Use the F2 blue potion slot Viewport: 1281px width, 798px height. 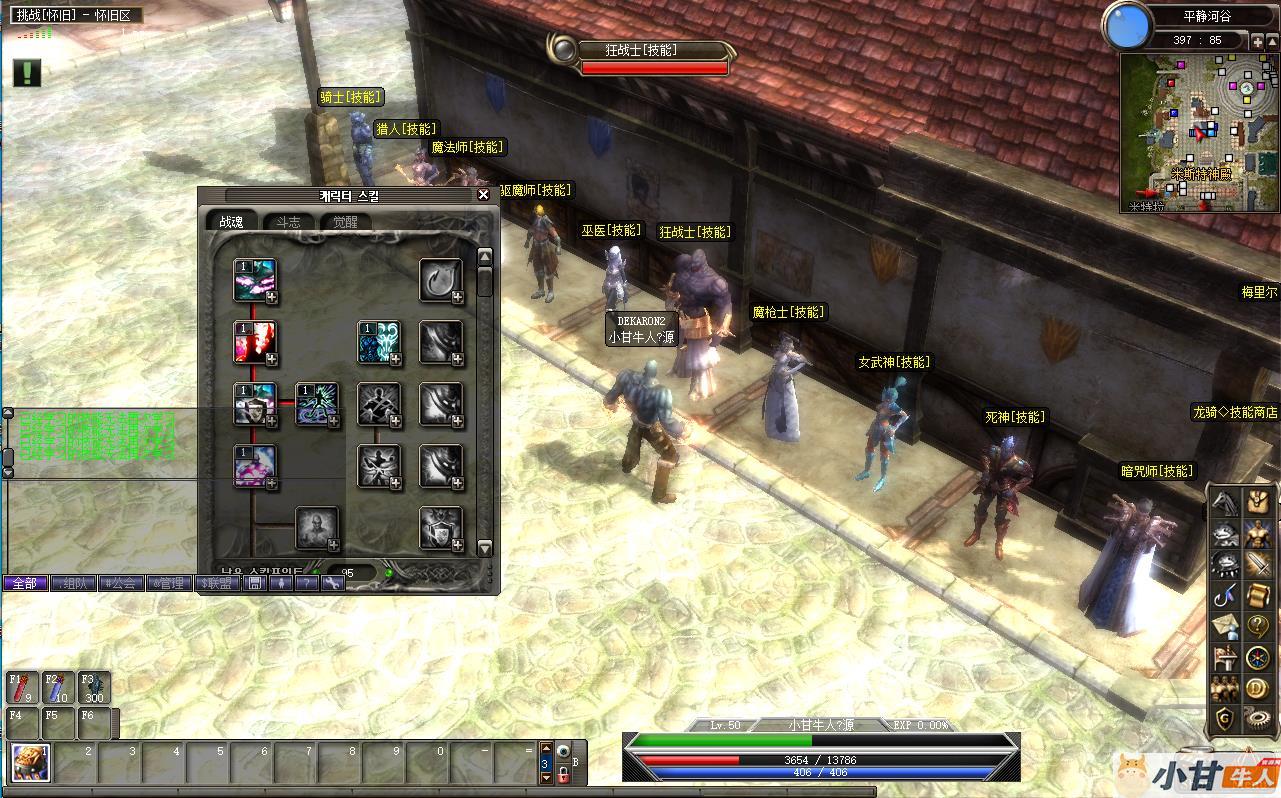click(x=58, y=687)
